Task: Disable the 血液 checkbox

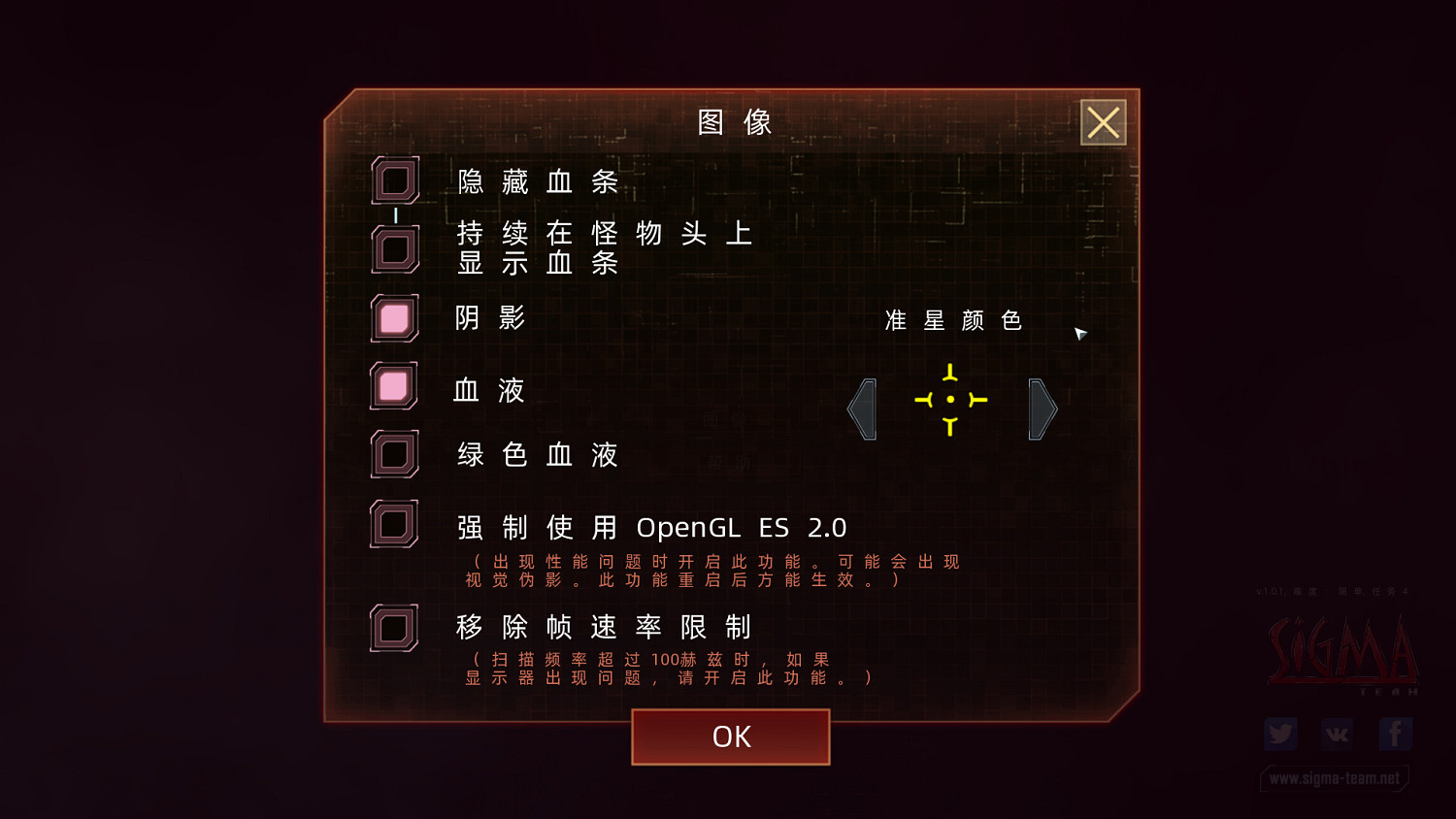Action: coord(394,386)
